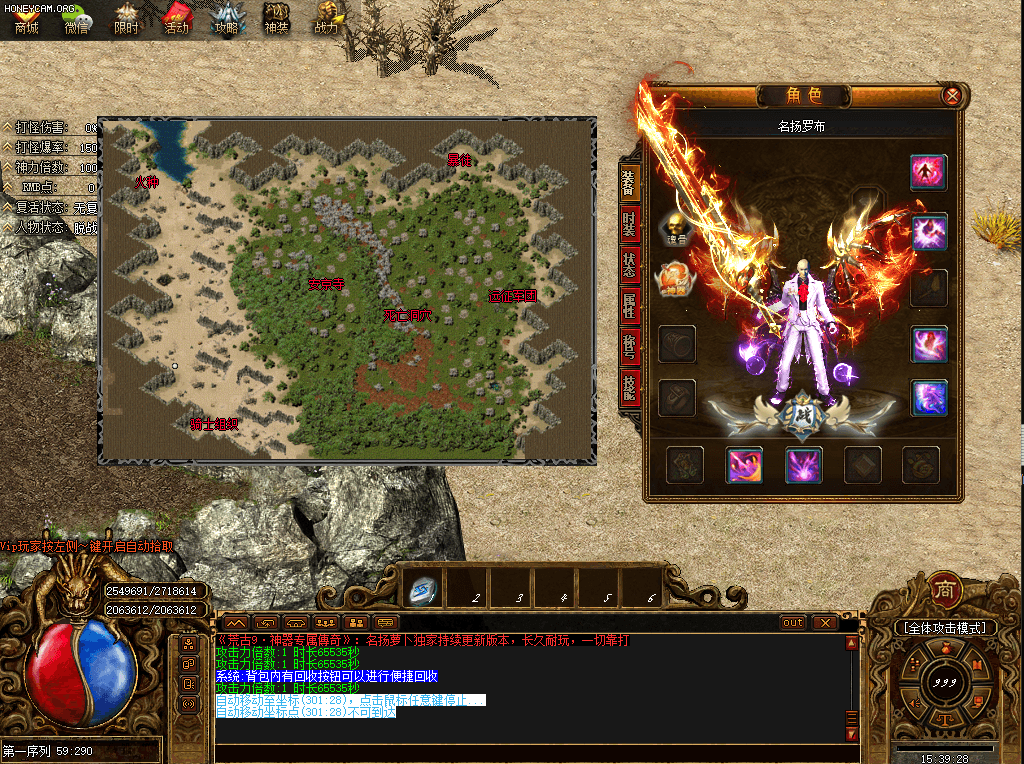
Task: Switch to the 时装 fashion tab
Action: tap(629, 223)
